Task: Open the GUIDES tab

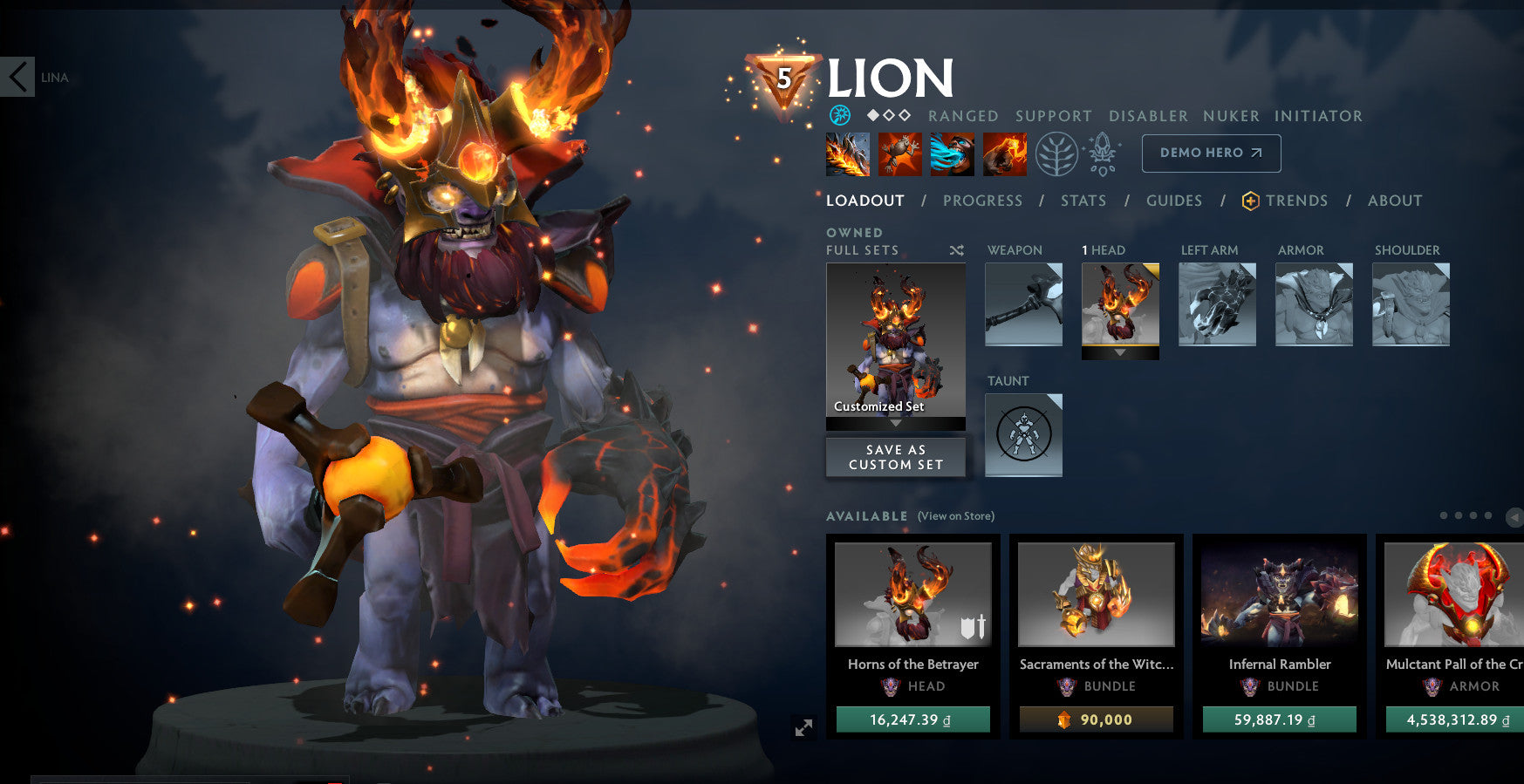Action: [1174, 201]
